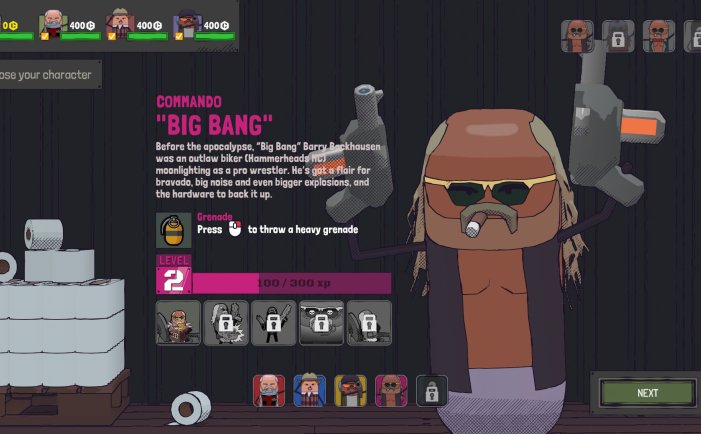701x434 pixels.
Task: Pick the yellow-background character with orange visor
Action: pos(350,390)
